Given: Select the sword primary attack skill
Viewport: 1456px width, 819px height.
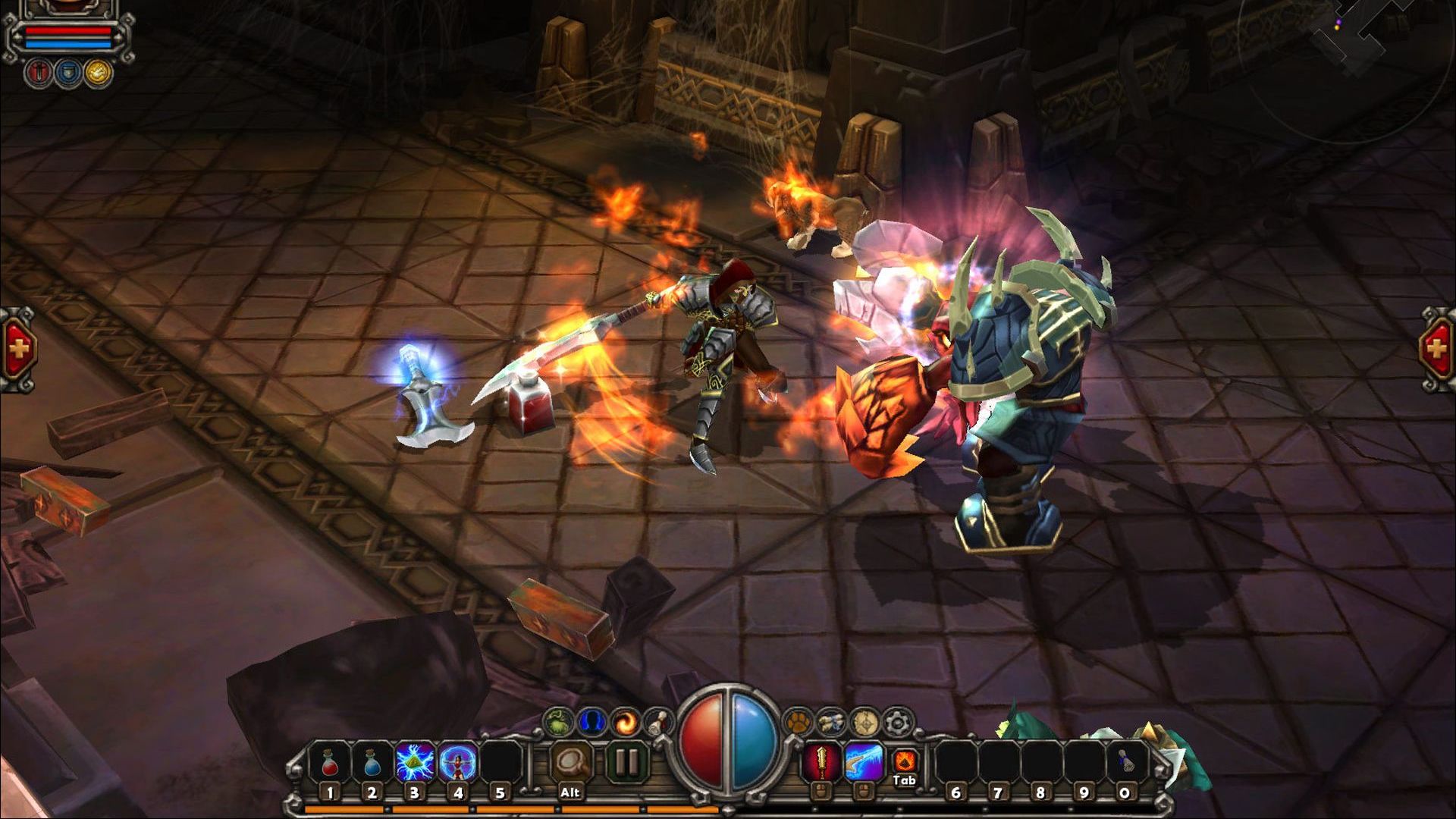Looking at the screenshot, I should [x=821, y=762].
